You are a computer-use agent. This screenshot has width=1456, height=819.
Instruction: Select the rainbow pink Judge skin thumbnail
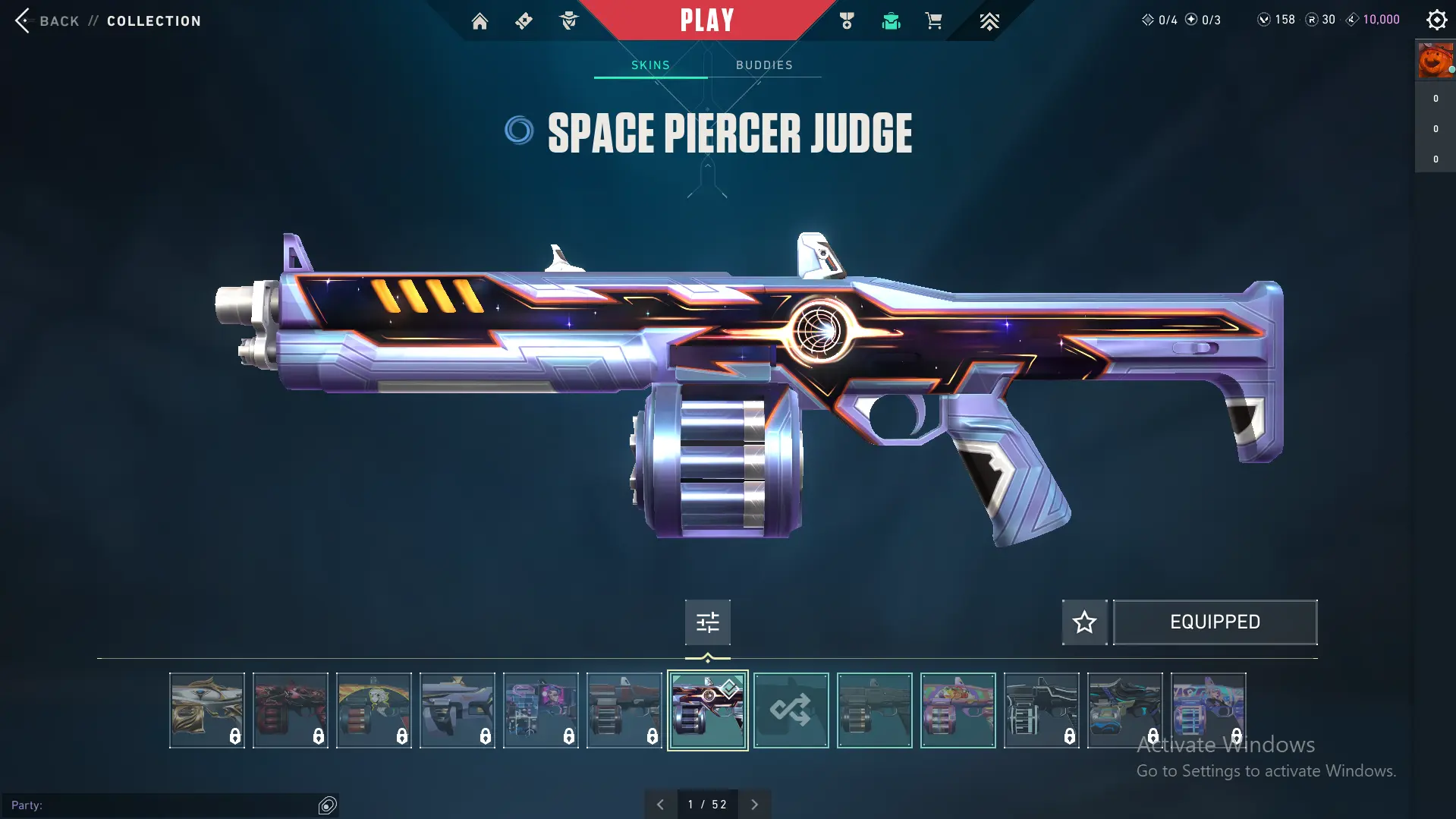958,710
